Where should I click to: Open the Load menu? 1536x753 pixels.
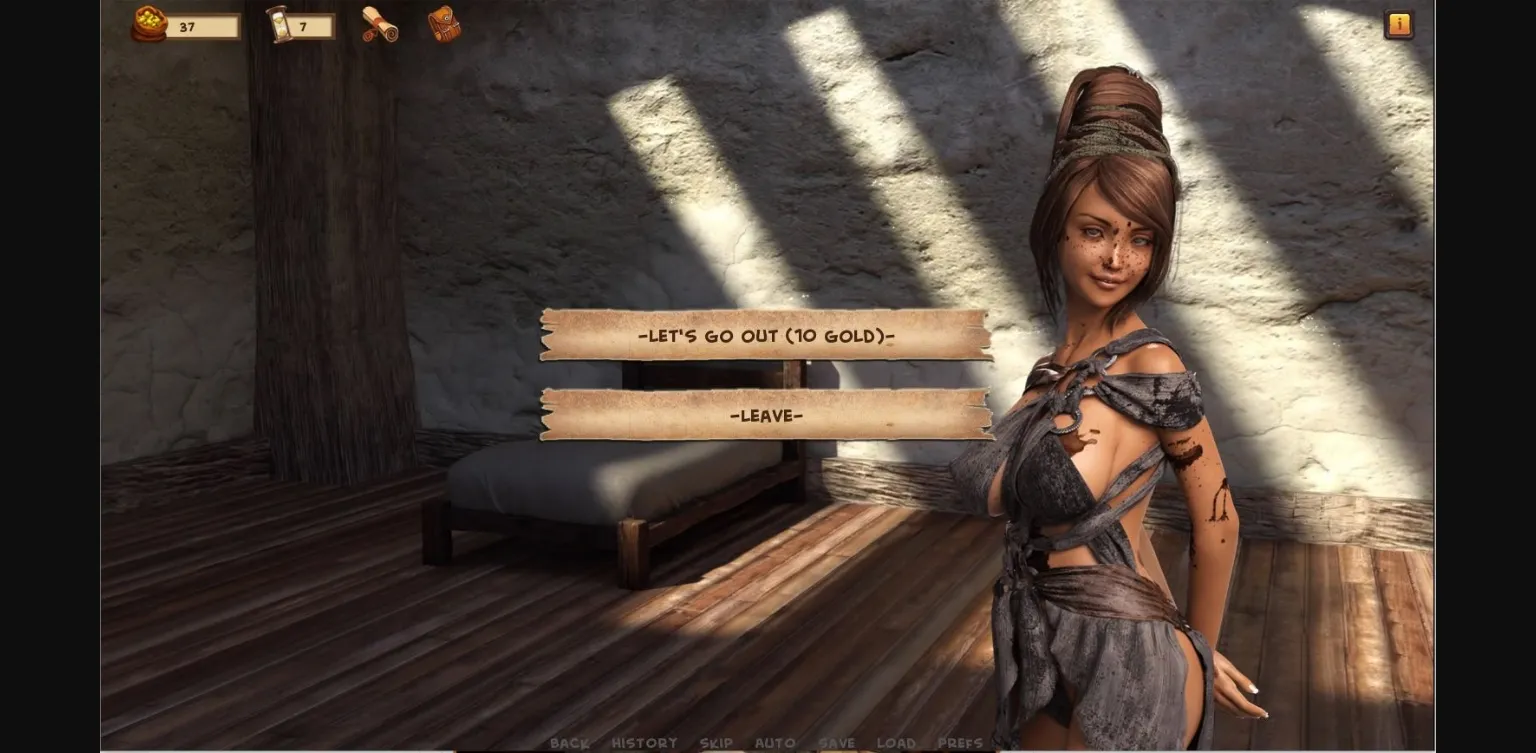(x=896, y=743)
